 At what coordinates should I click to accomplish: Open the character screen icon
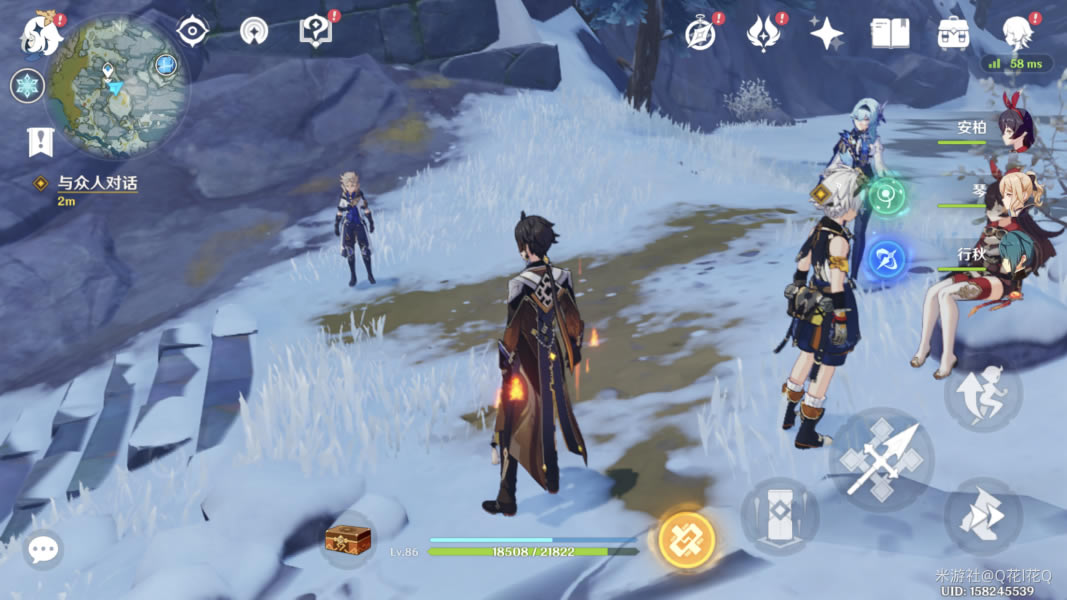point(1017,32)
